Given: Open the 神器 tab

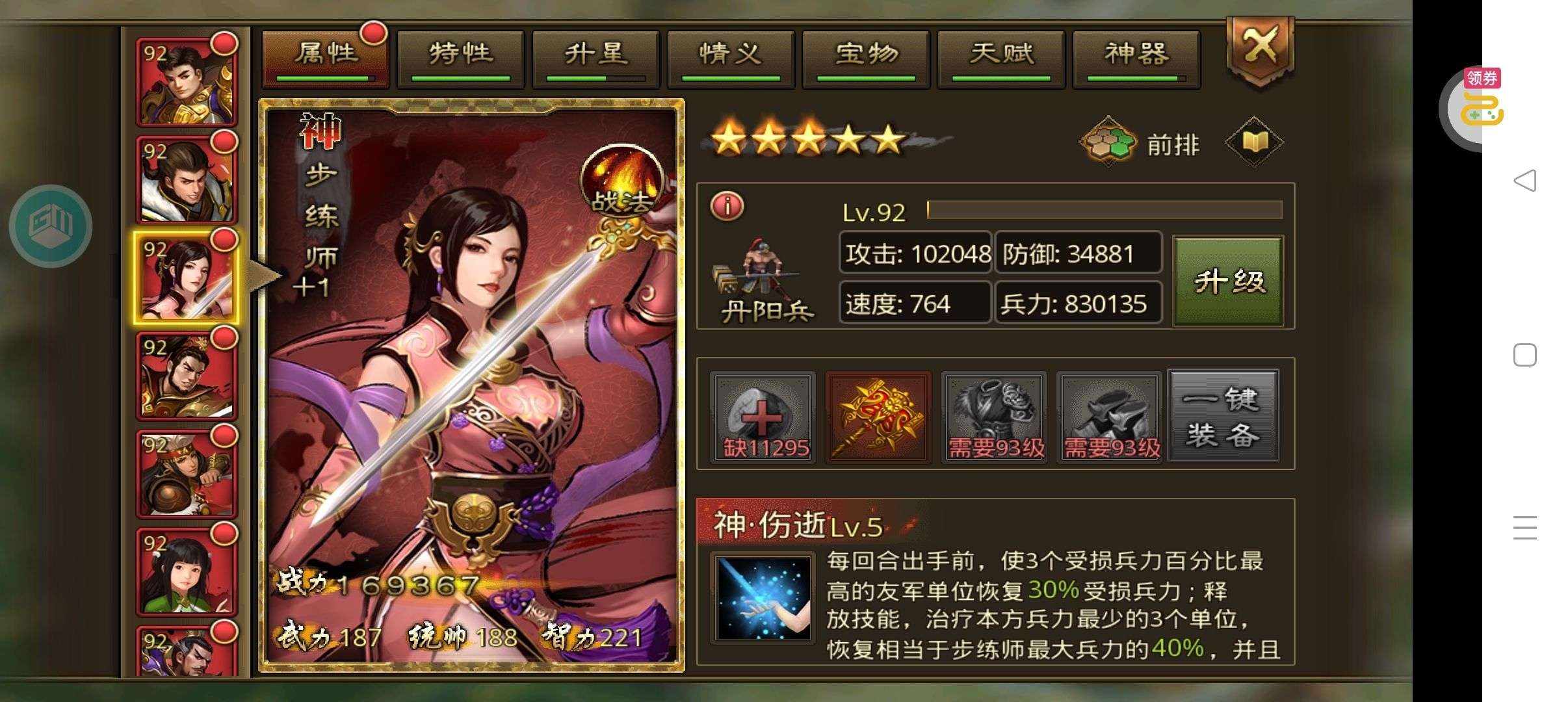Looking at the screenshot, I should [1136, 57].
